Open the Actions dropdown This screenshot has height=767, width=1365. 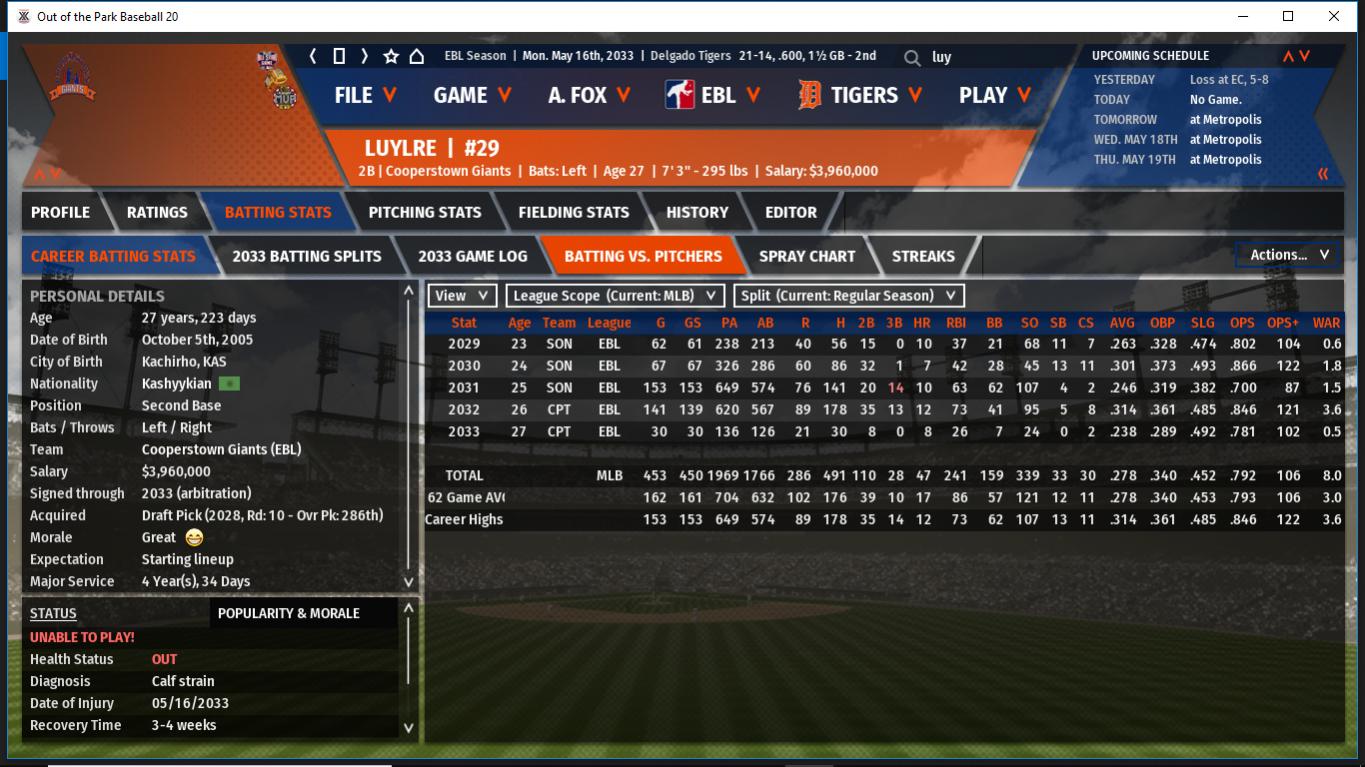pyautogui.click(x=1288, y=255)
